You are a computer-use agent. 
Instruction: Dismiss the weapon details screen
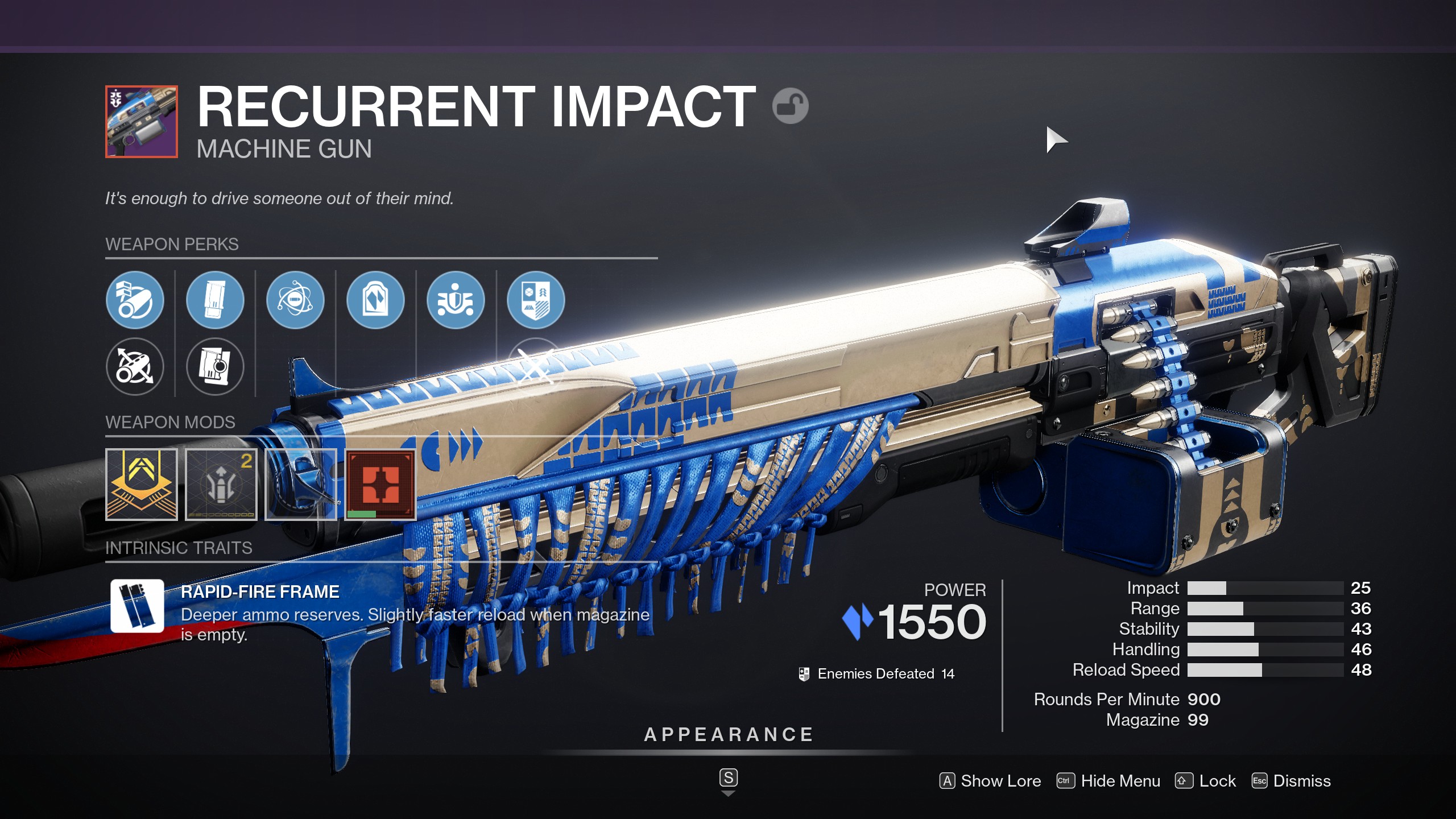[x=1292, y=781]
